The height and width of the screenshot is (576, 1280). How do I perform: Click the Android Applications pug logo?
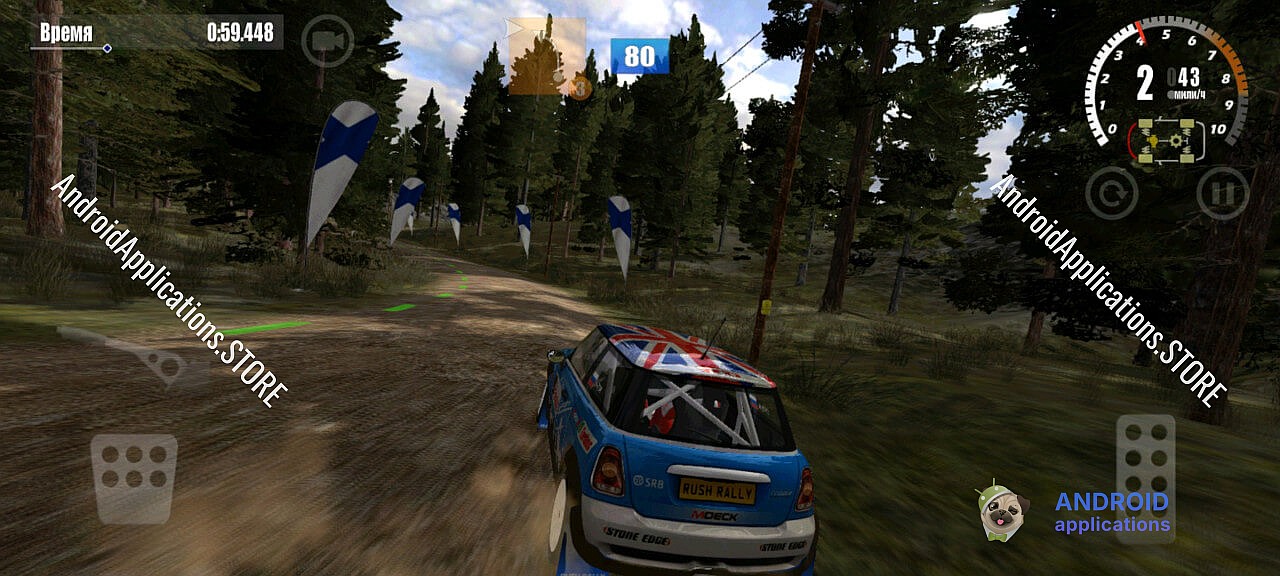(1002, 511)
